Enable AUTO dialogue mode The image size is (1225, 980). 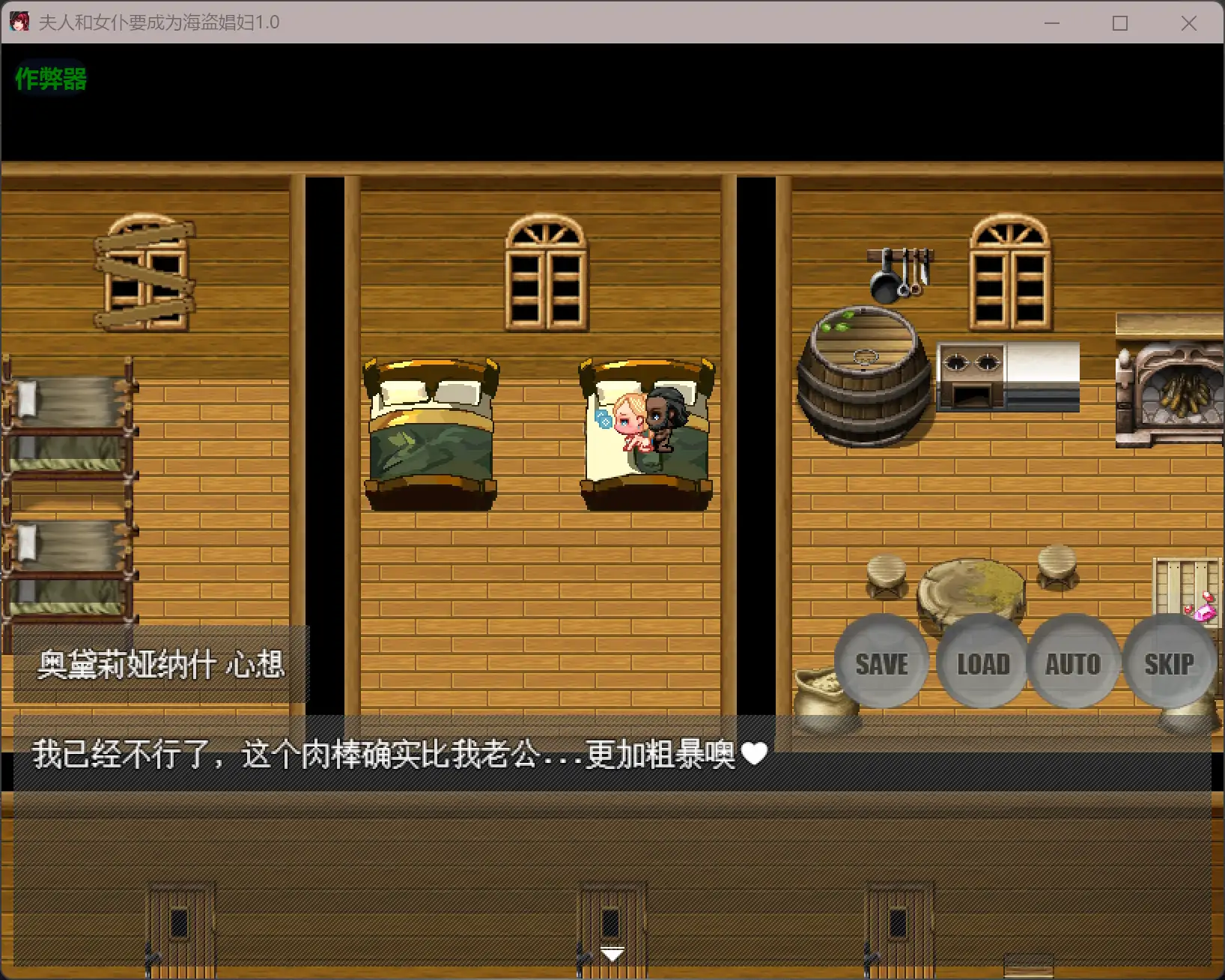pos(1074,663)
